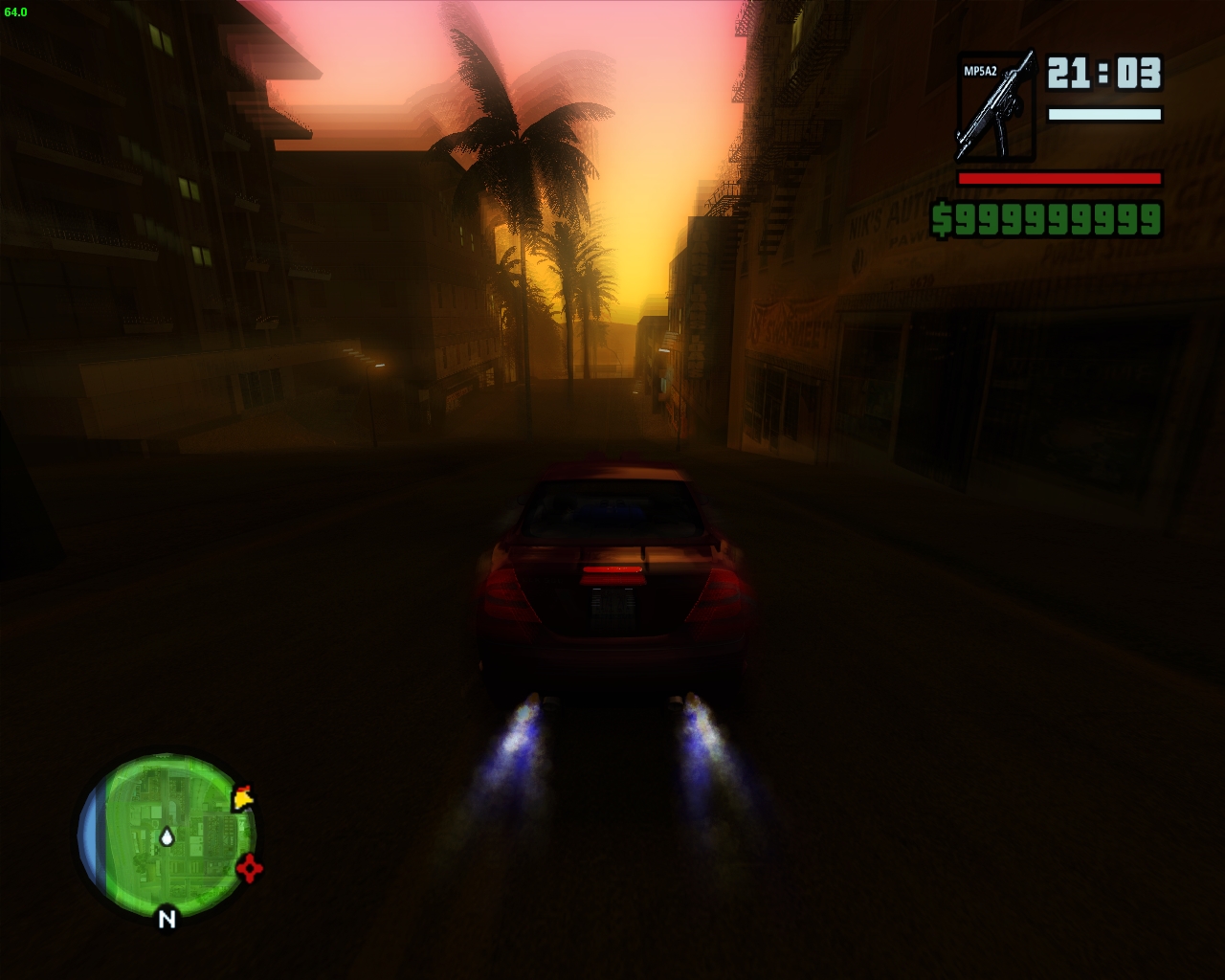Click the green FPS counter reading 64.0
Viewport: 1225px width, 980px height.
(16, 11)
